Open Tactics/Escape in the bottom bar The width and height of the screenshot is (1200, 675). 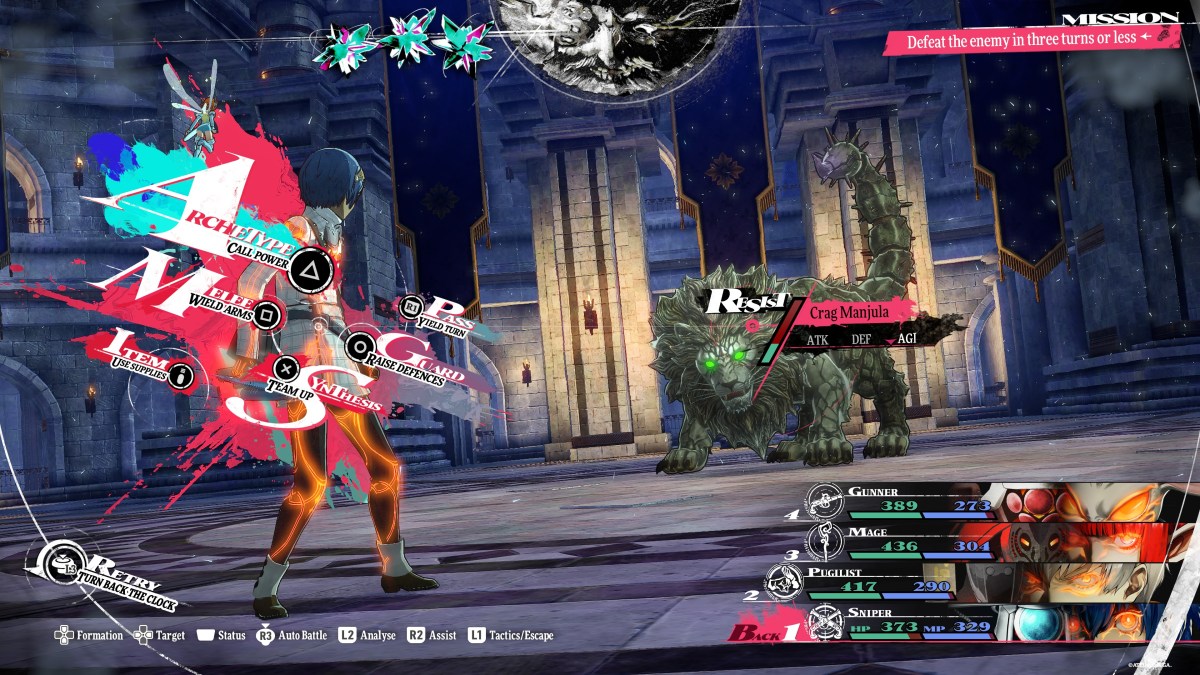pyautogui.click(x=510, y=635)
